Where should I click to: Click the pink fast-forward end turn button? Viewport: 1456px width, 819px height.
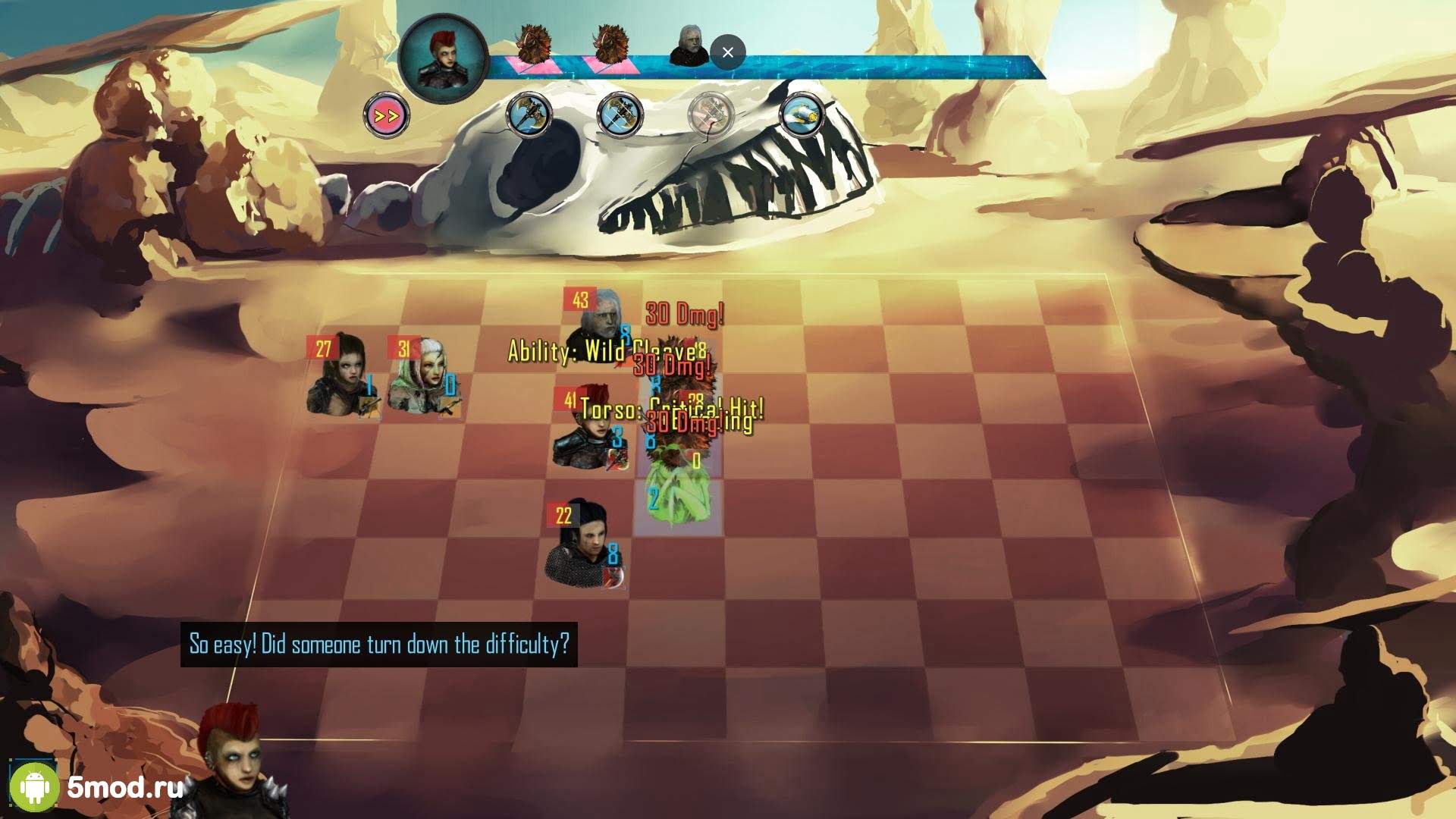[x=386, y=116]
